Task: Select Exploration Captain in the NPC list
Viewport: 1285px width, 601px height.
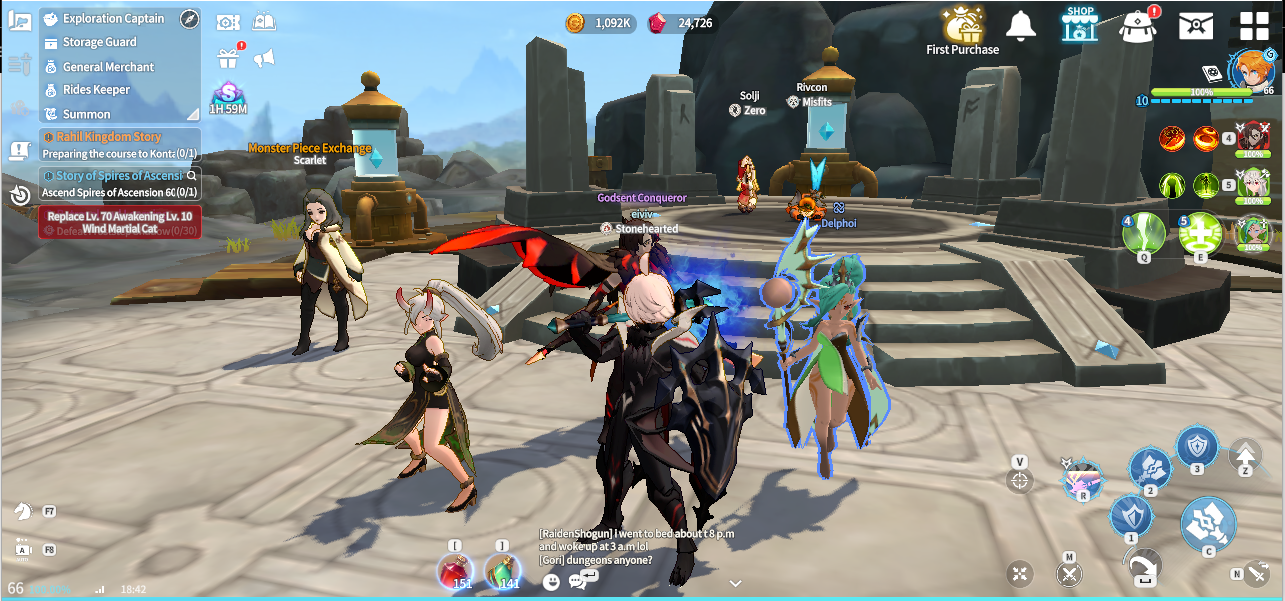Action: tap(112, 19)
